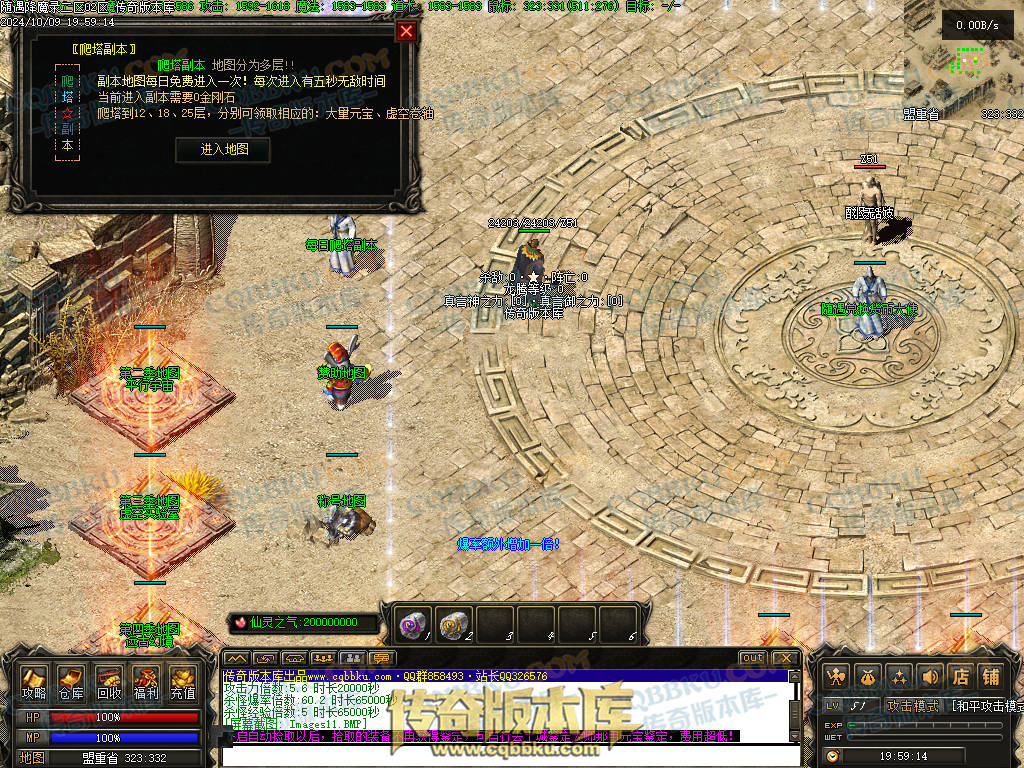Click the 进入地图 button in the dialog
Viewport: 1024px width, 768px height.
[x=223, y=149]
